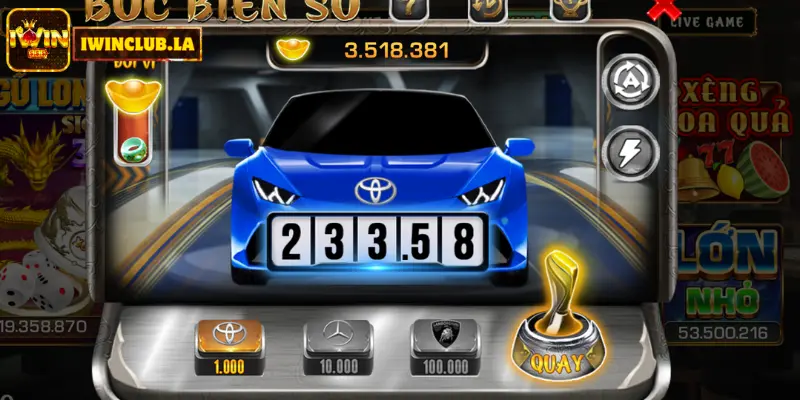The width and height of the screenshot is (800, 400).
Task: Activate the lightning bolt fast-spin button
Action: tap(631, 152)
